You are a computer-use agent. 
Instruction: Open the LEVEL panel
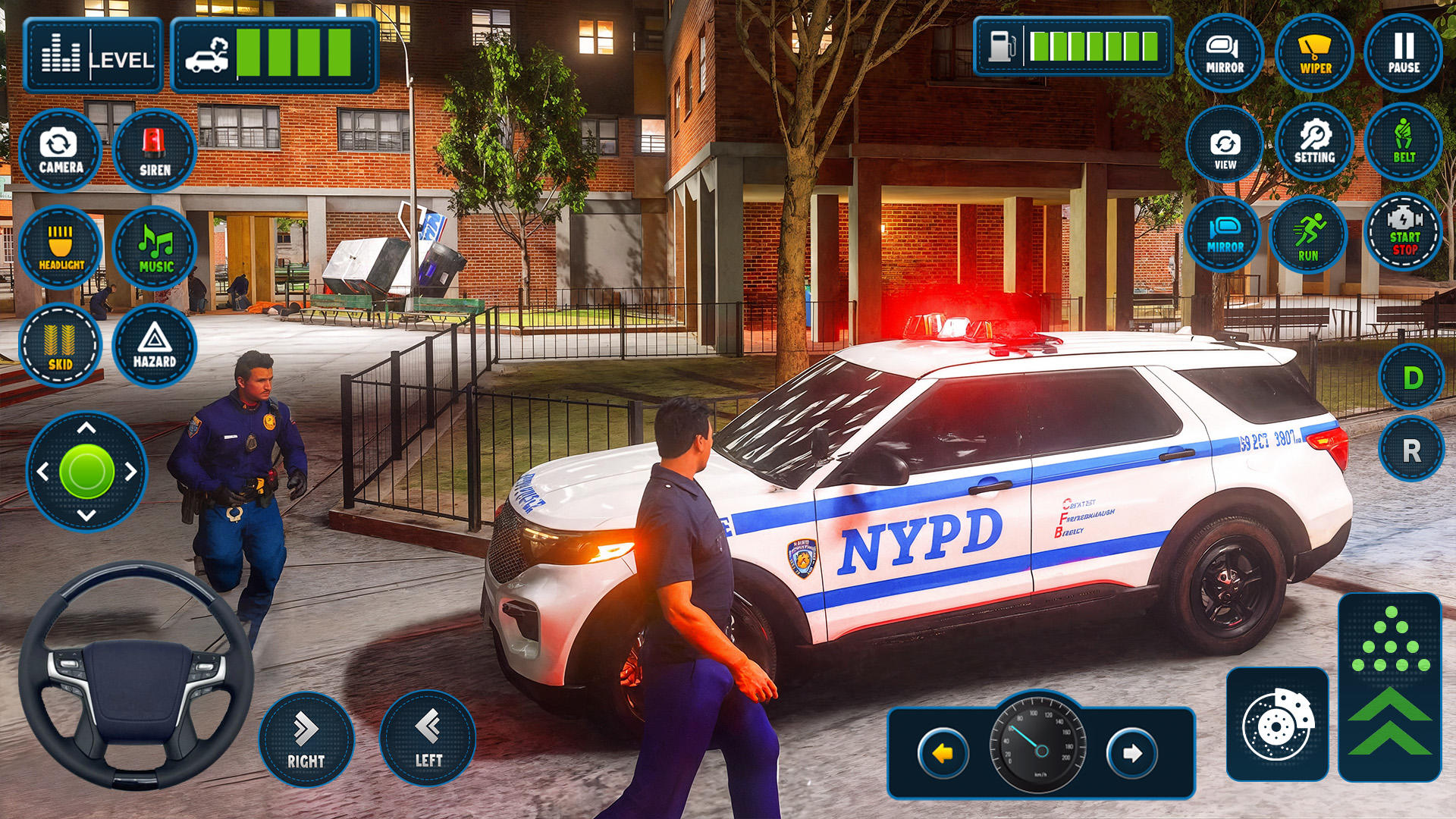coord(93,55)
